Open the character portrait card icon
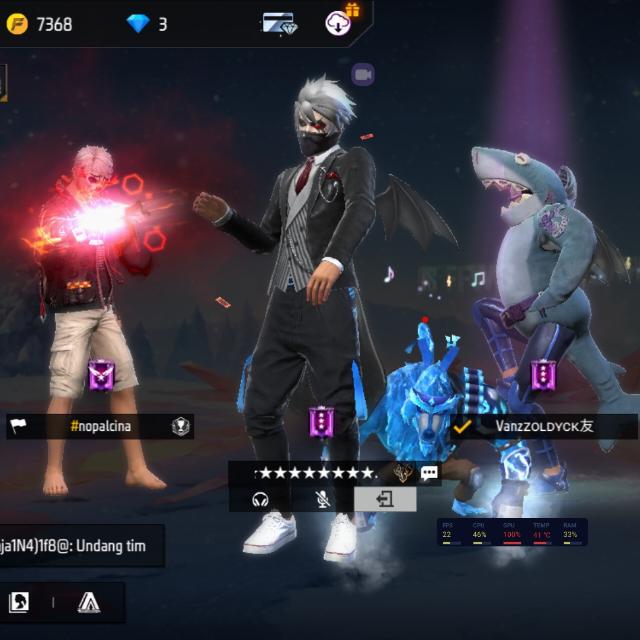 pos(19,602)
